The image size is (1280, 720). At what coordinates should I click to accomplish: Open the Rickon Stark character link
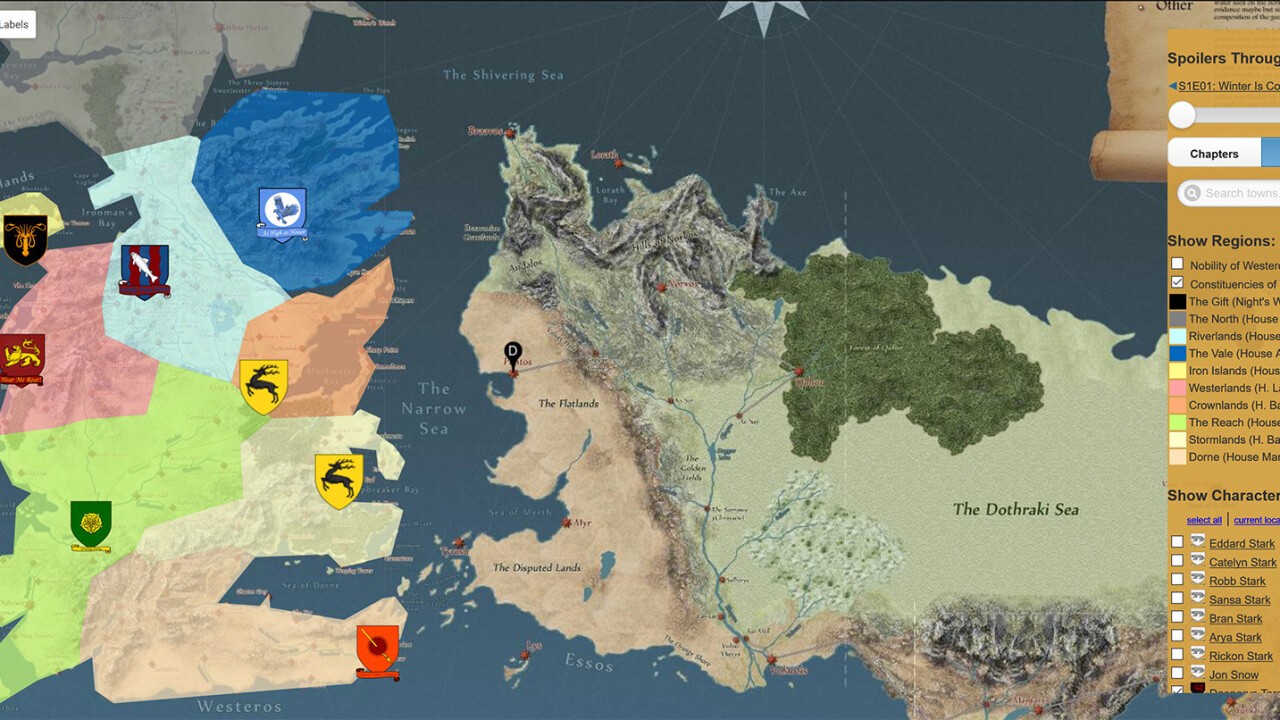[x=1241, y=656]
